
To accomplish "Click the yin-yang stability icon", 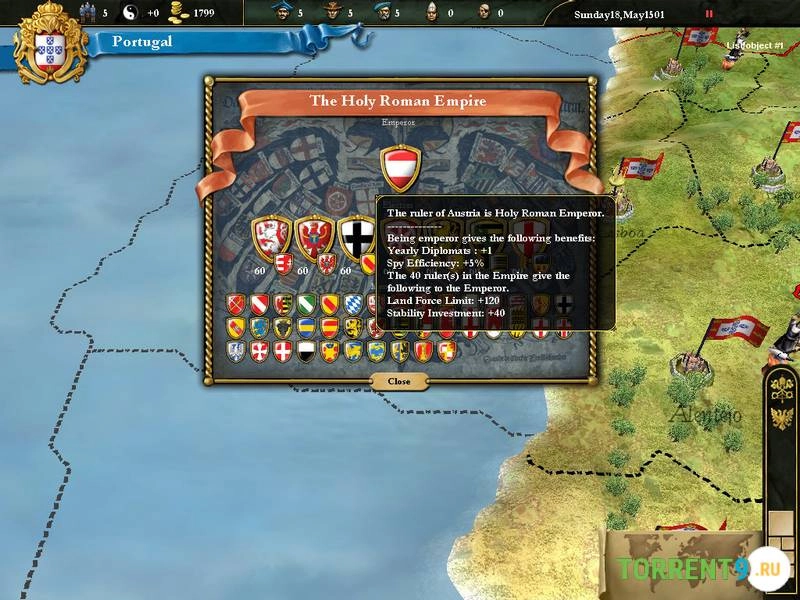I will coord(130,13).
